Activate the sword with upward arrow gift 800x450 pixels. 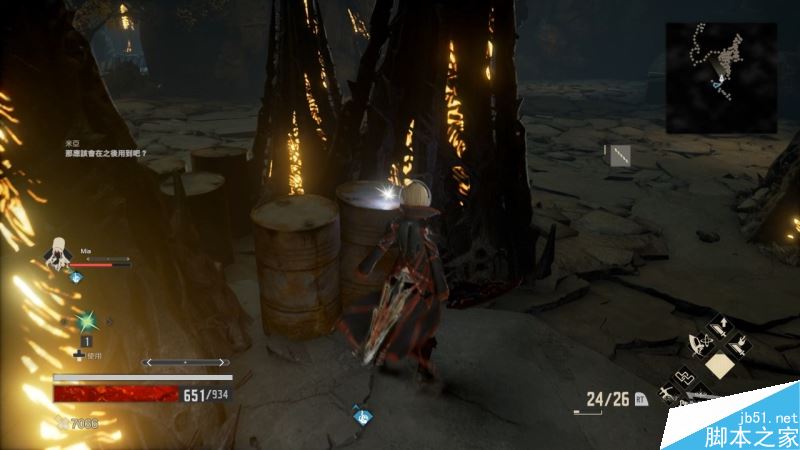tap(720, 326)
